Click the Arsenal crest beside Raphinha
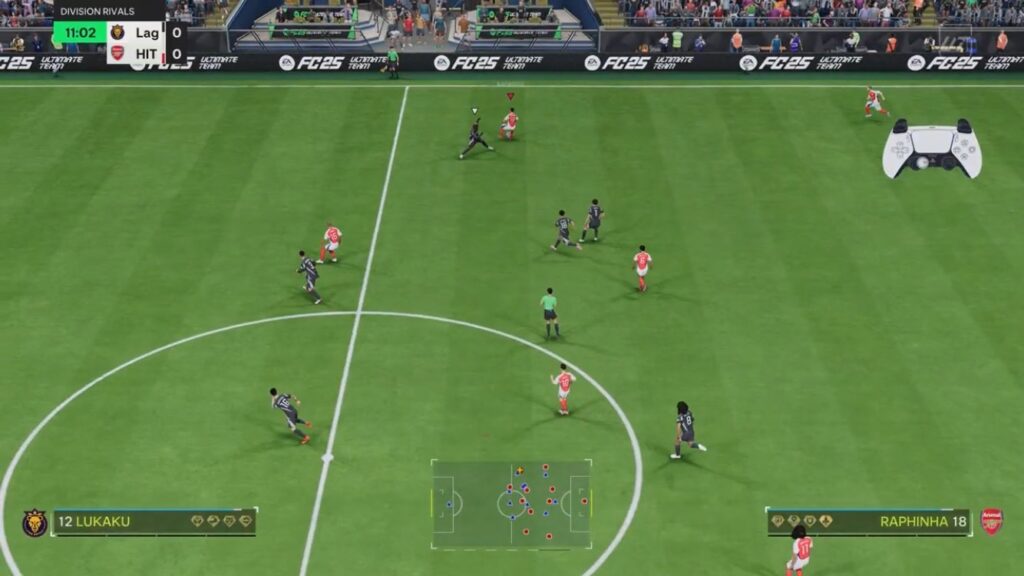Image resolution: width=1024 pixels, height=576 pixels. tap(991, 521)
